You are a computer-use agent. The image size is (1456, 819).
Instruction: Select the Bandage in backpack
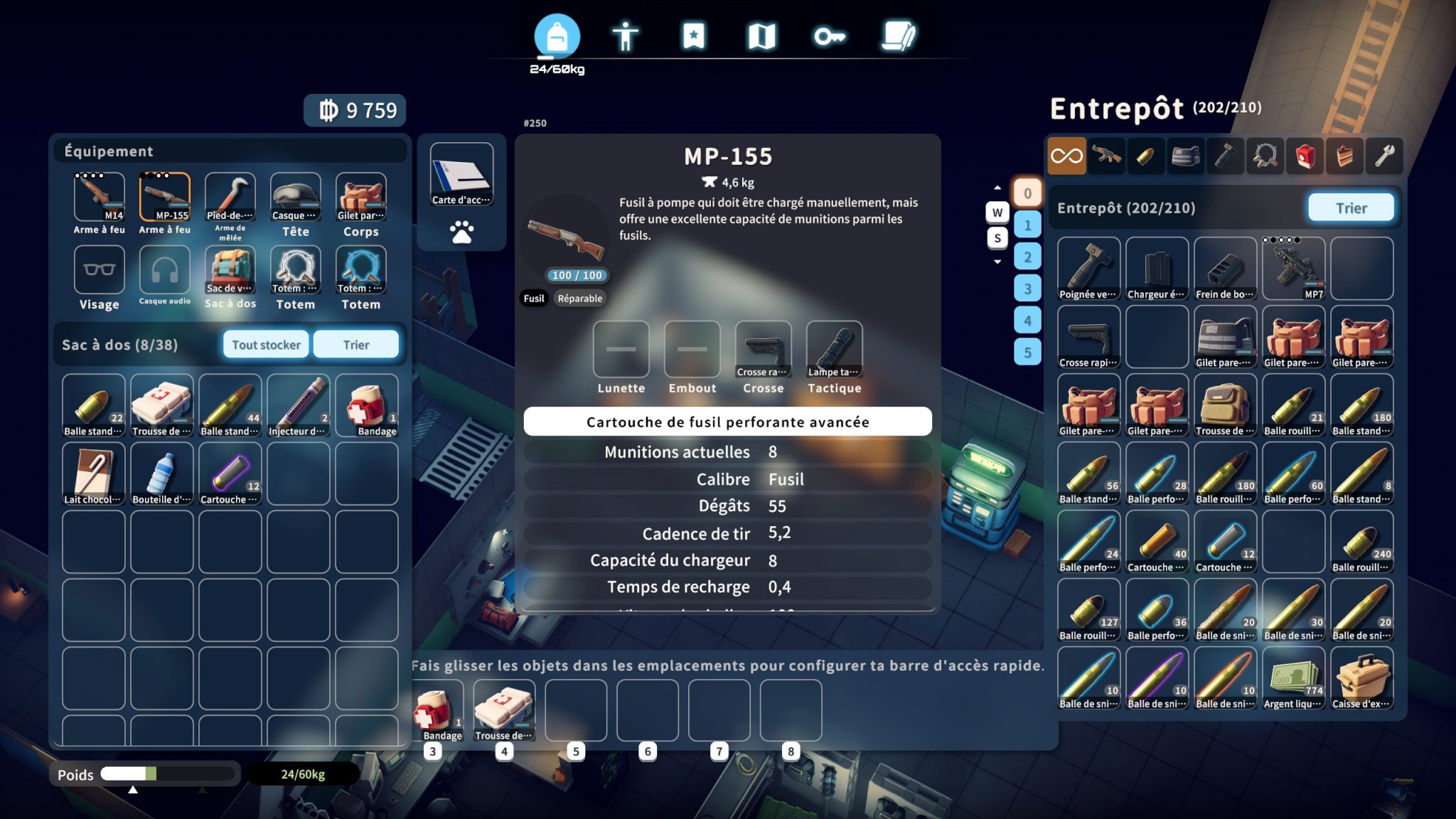[367, 406]
